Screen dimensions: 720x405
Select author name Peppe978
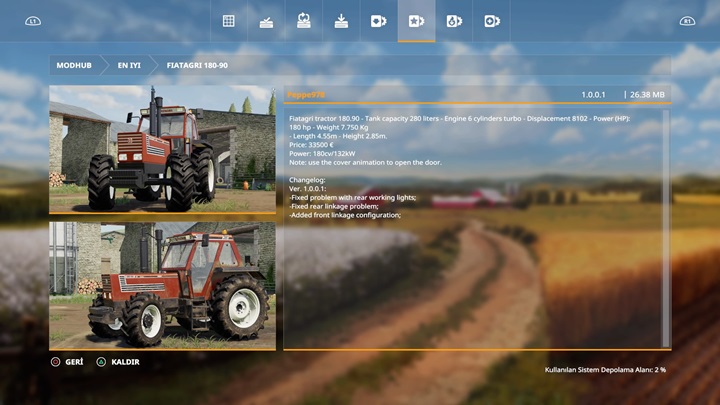pos(306,94)
